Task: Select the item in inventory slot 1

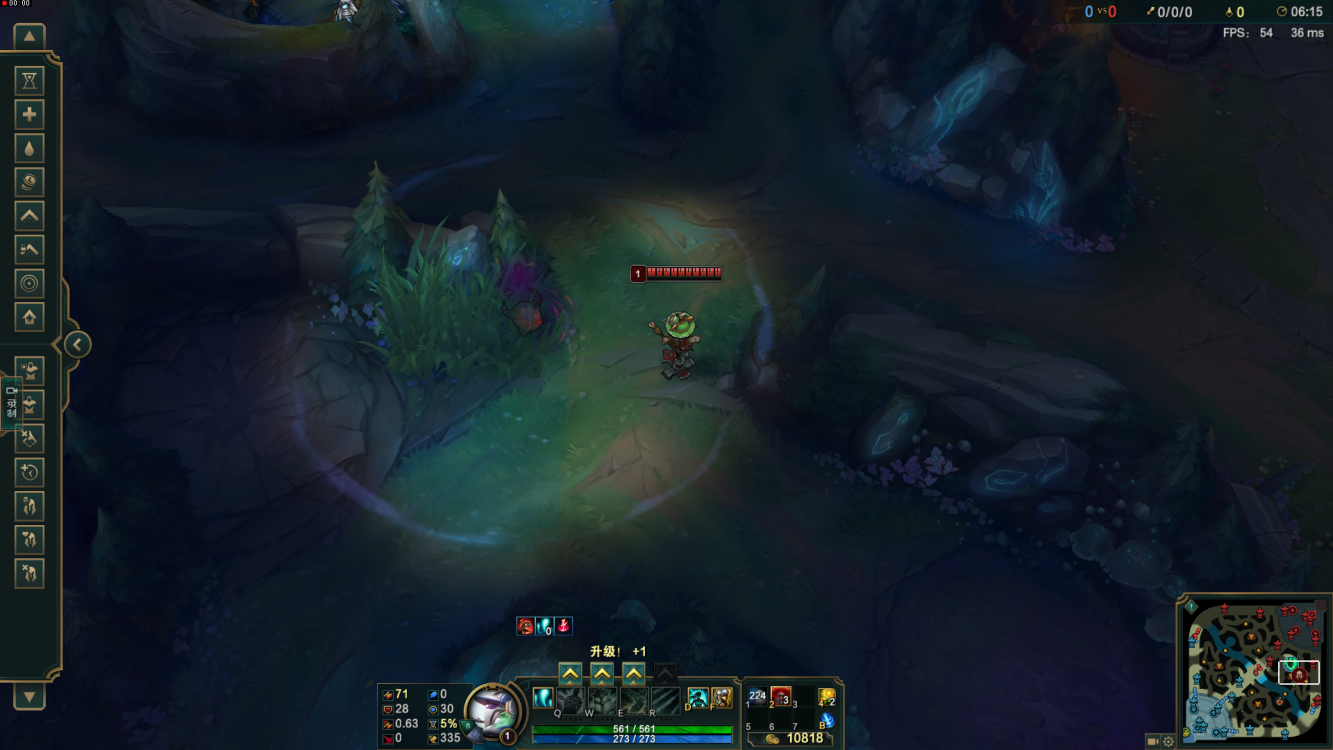Action: [x=757, y=697]
